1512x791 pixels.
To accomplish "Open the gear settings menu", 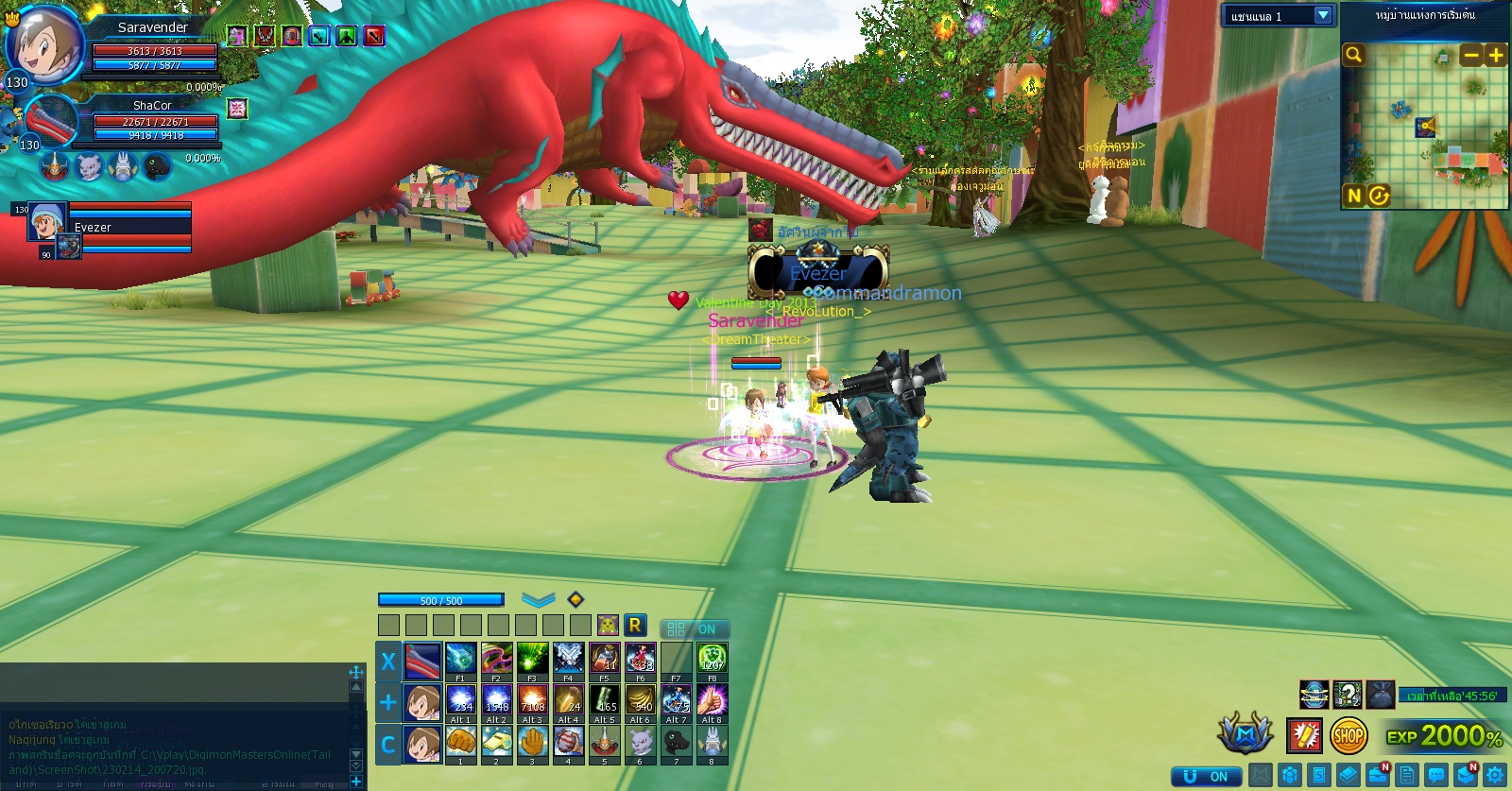I will tap(1495, 776).
